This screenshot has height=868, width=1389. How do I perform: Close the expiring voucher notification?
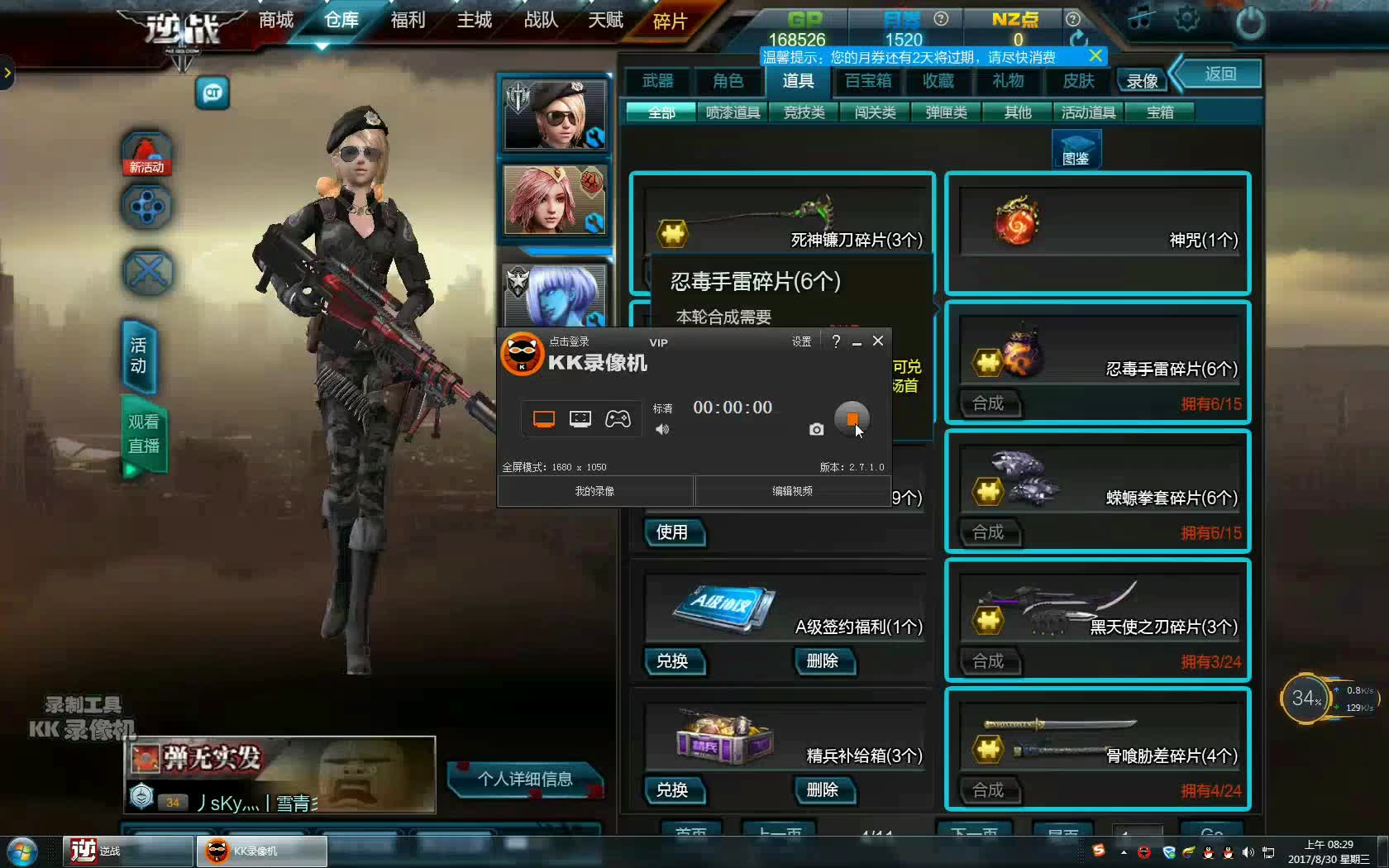pyautogui.click(x=1095, y=56)
